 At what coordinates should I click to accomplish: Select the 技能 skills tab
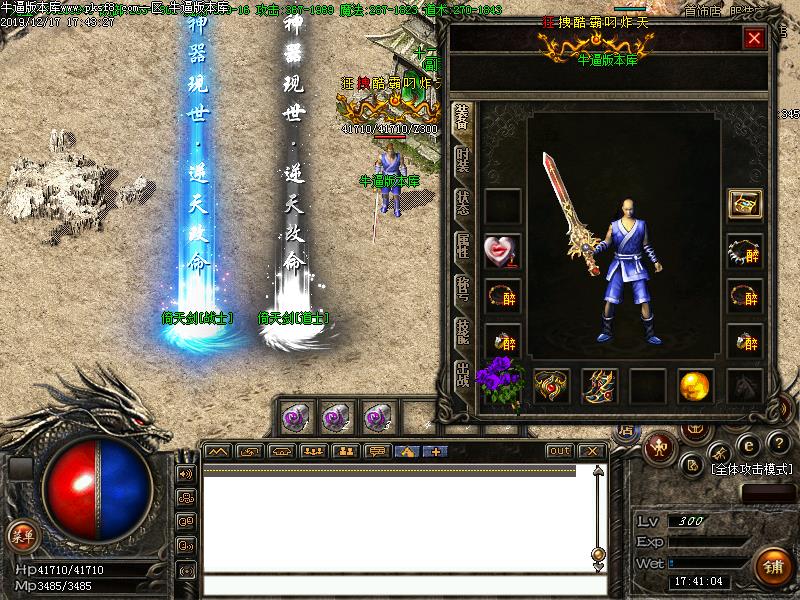(462, 331)
